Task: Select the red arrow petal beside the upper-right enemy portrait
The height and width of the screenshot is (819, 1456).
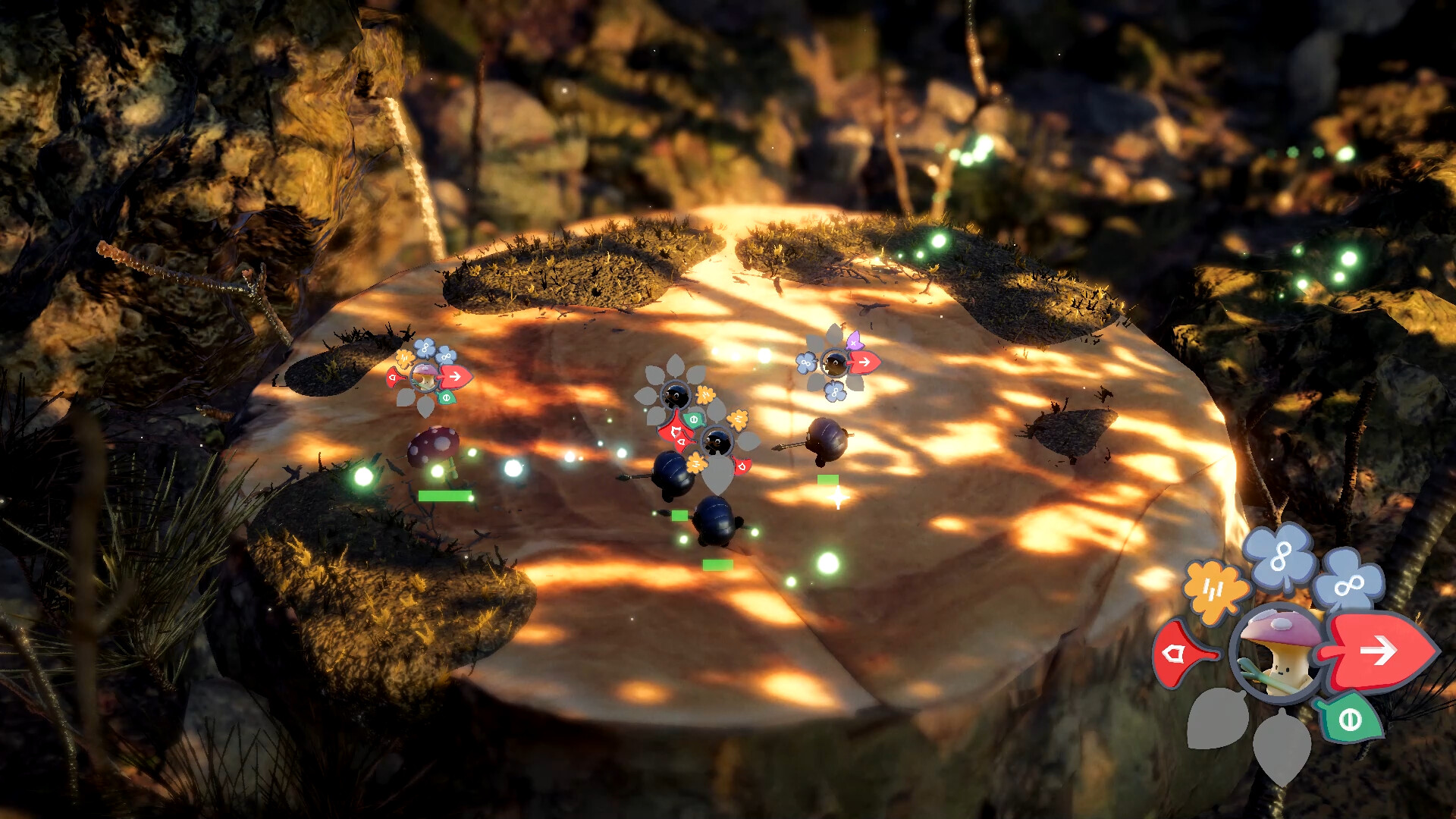Action: click(864, 362)
